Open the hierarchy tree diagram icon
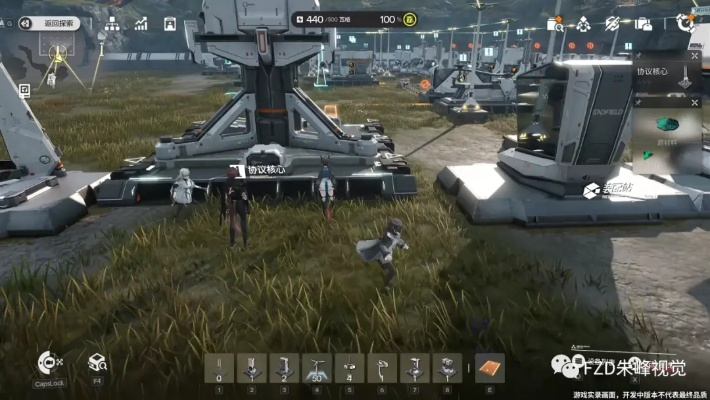 [112, 23]
